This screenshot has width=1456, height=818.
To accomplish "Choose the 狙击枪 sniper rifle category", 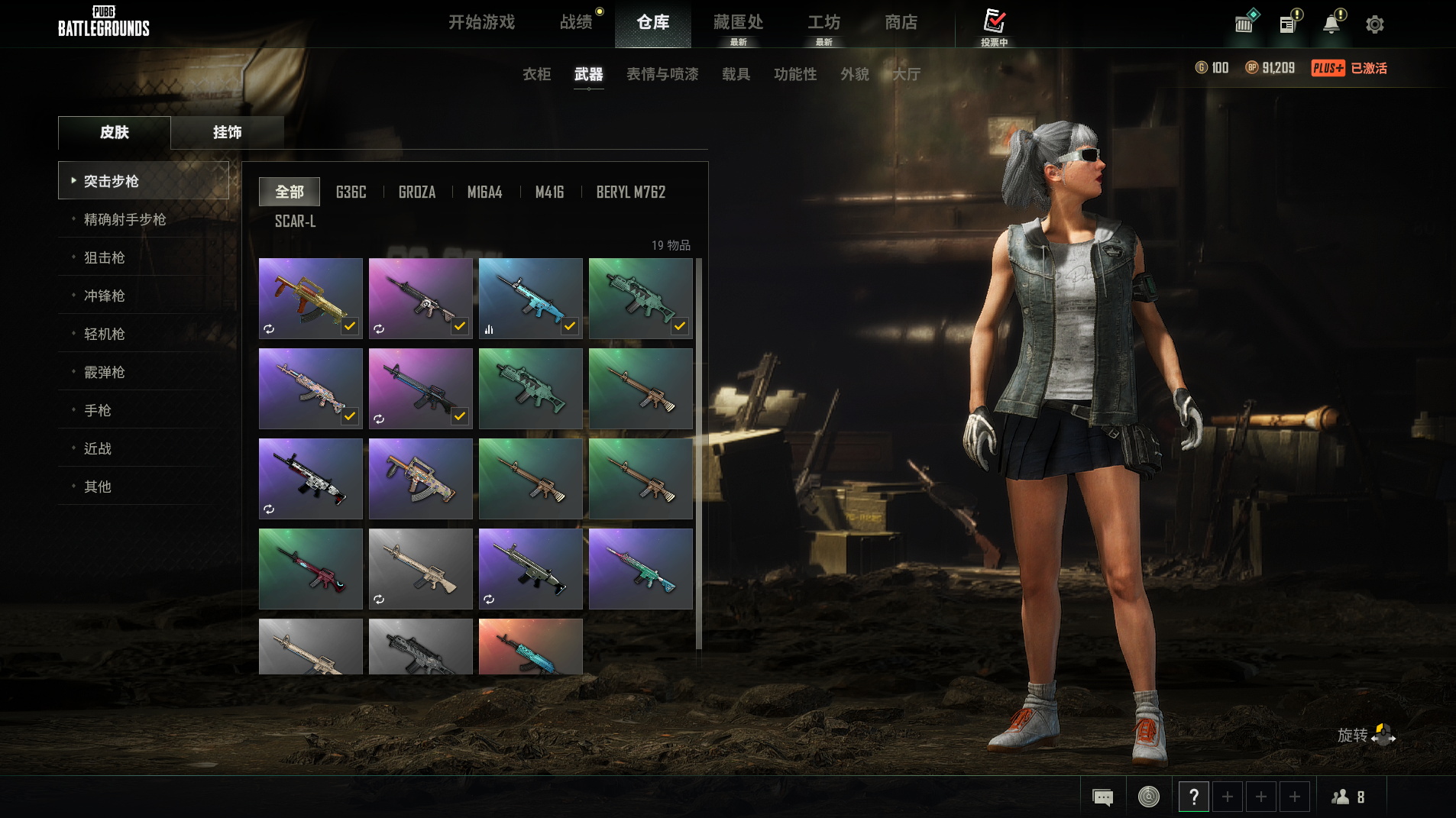I will point(104,257).
